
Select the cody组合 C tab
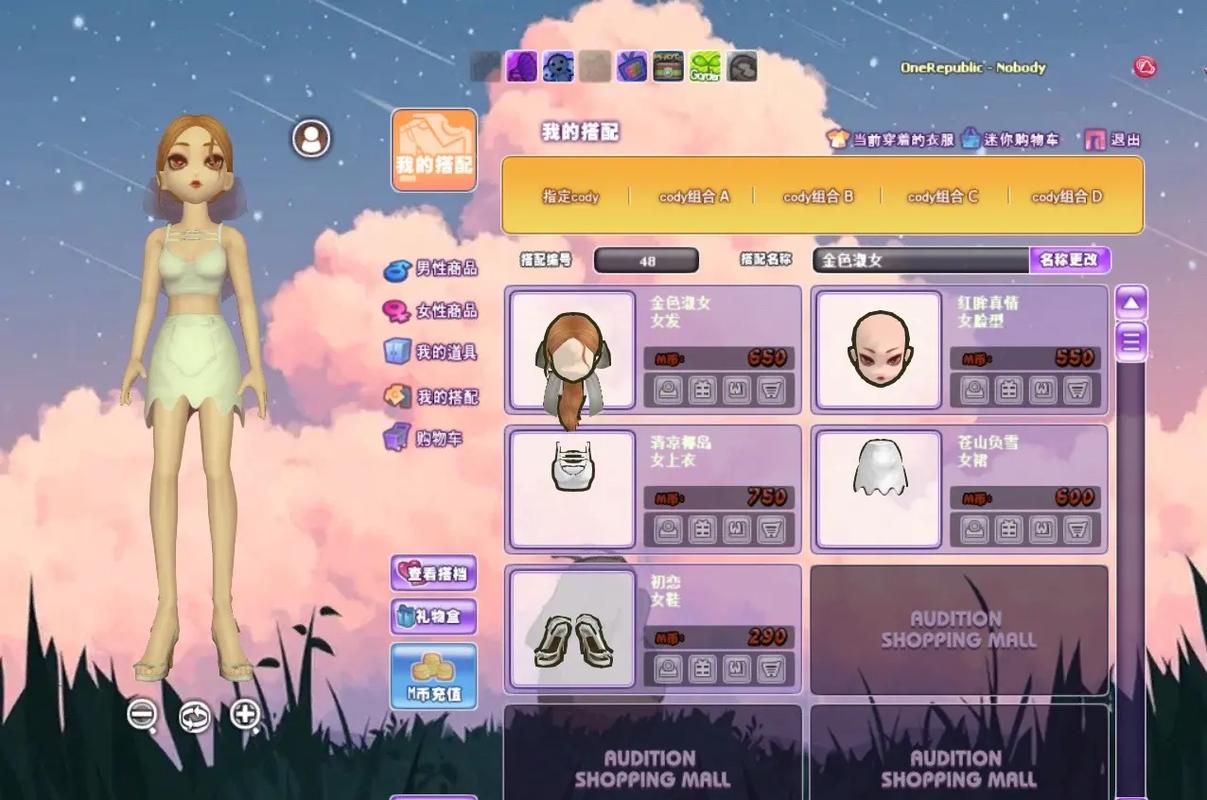coord(943,197)
